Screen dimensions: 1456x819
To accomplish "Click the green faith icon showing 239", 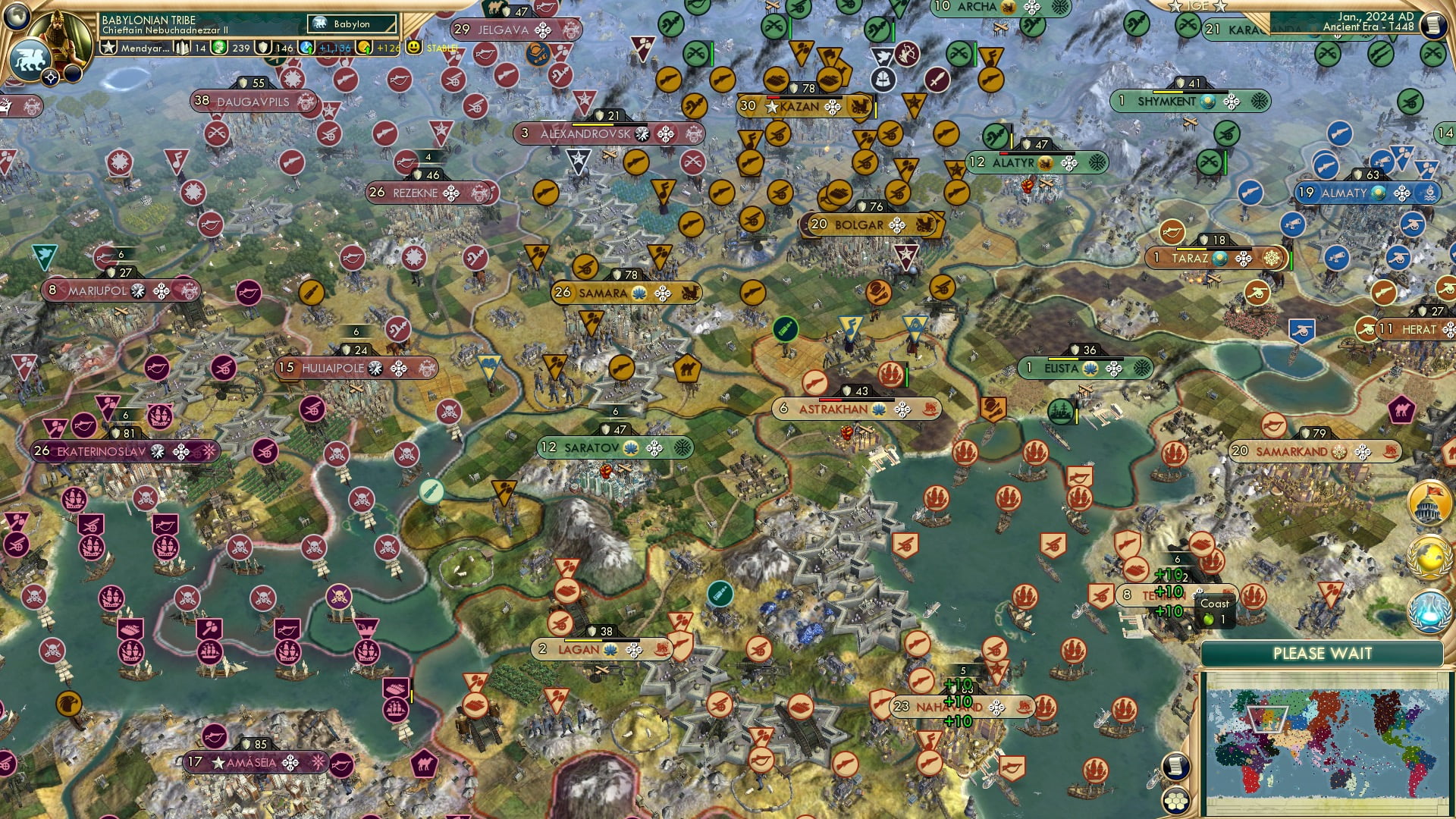I will tap(218, 49).
